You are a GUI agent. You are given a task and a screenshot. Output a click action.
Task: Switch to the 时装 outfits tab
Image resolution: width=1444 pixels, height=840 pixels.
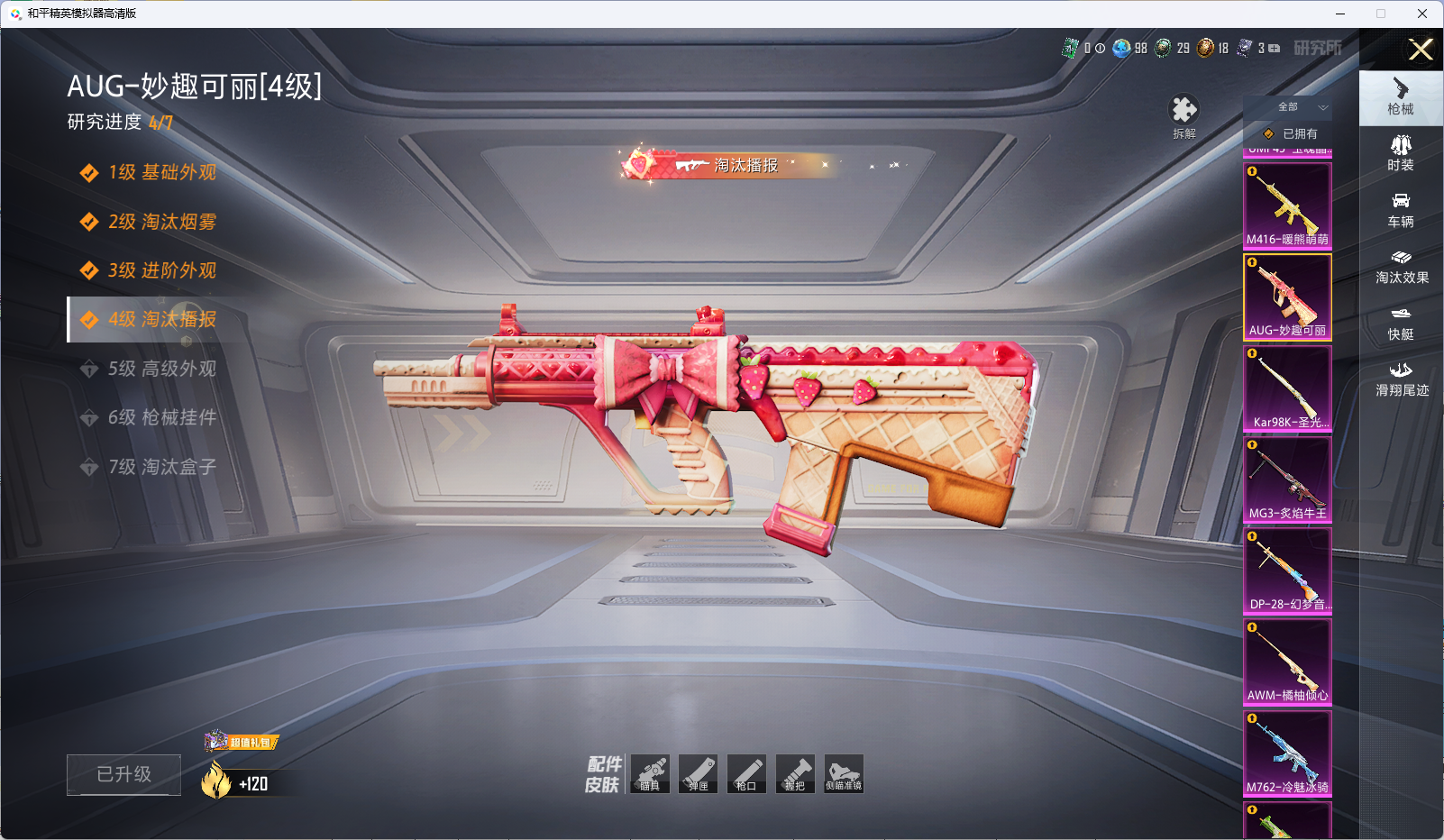pyautogui.click(x=1401, y=153)
